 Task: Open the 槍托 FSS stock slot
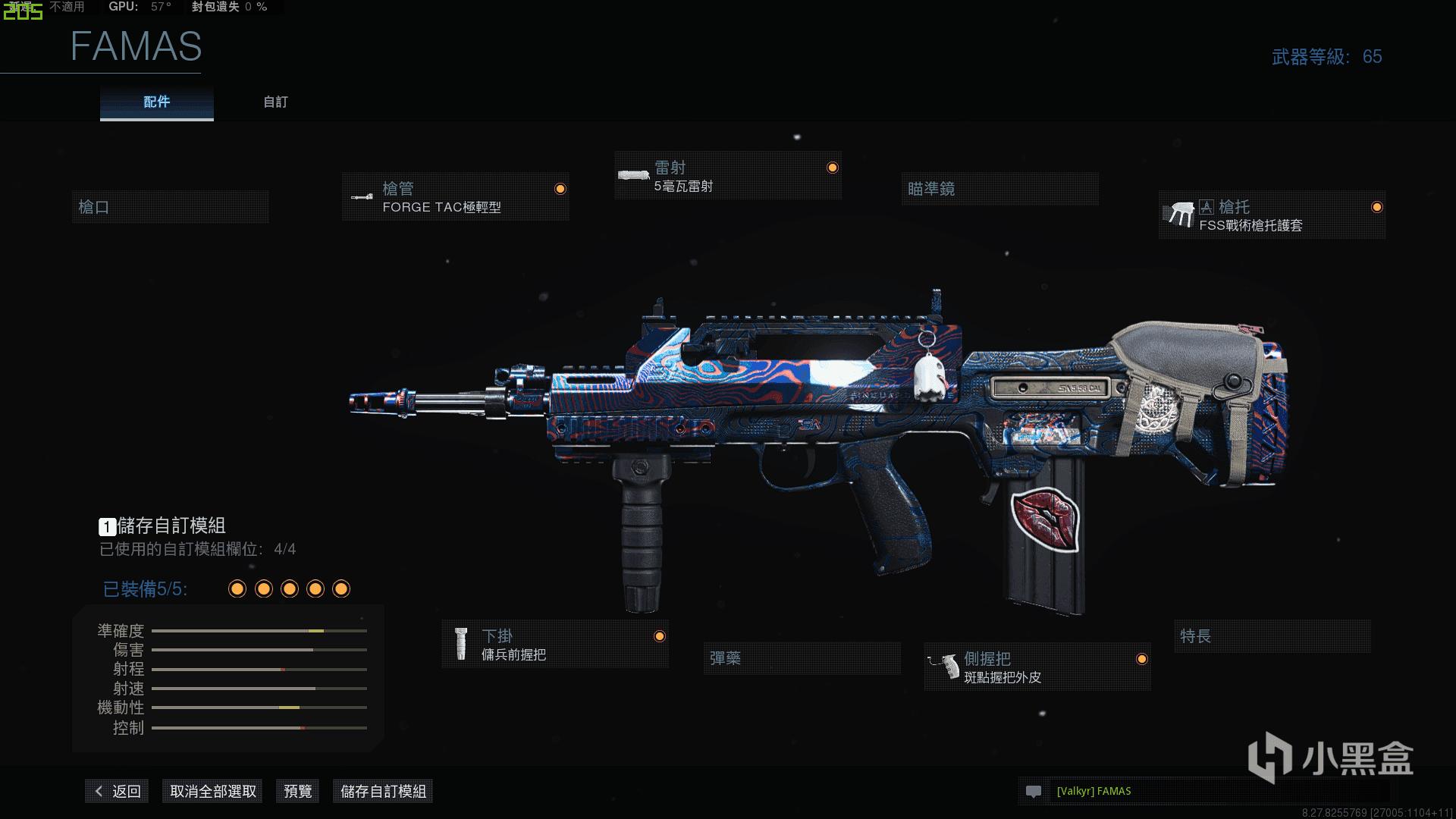[x=1272, y=215]
